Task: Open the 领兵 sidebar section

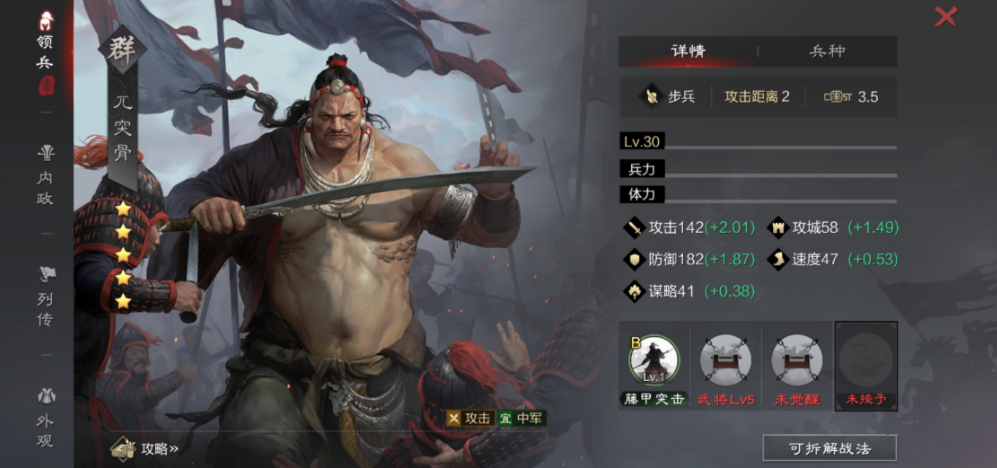Action: [45, 52]
